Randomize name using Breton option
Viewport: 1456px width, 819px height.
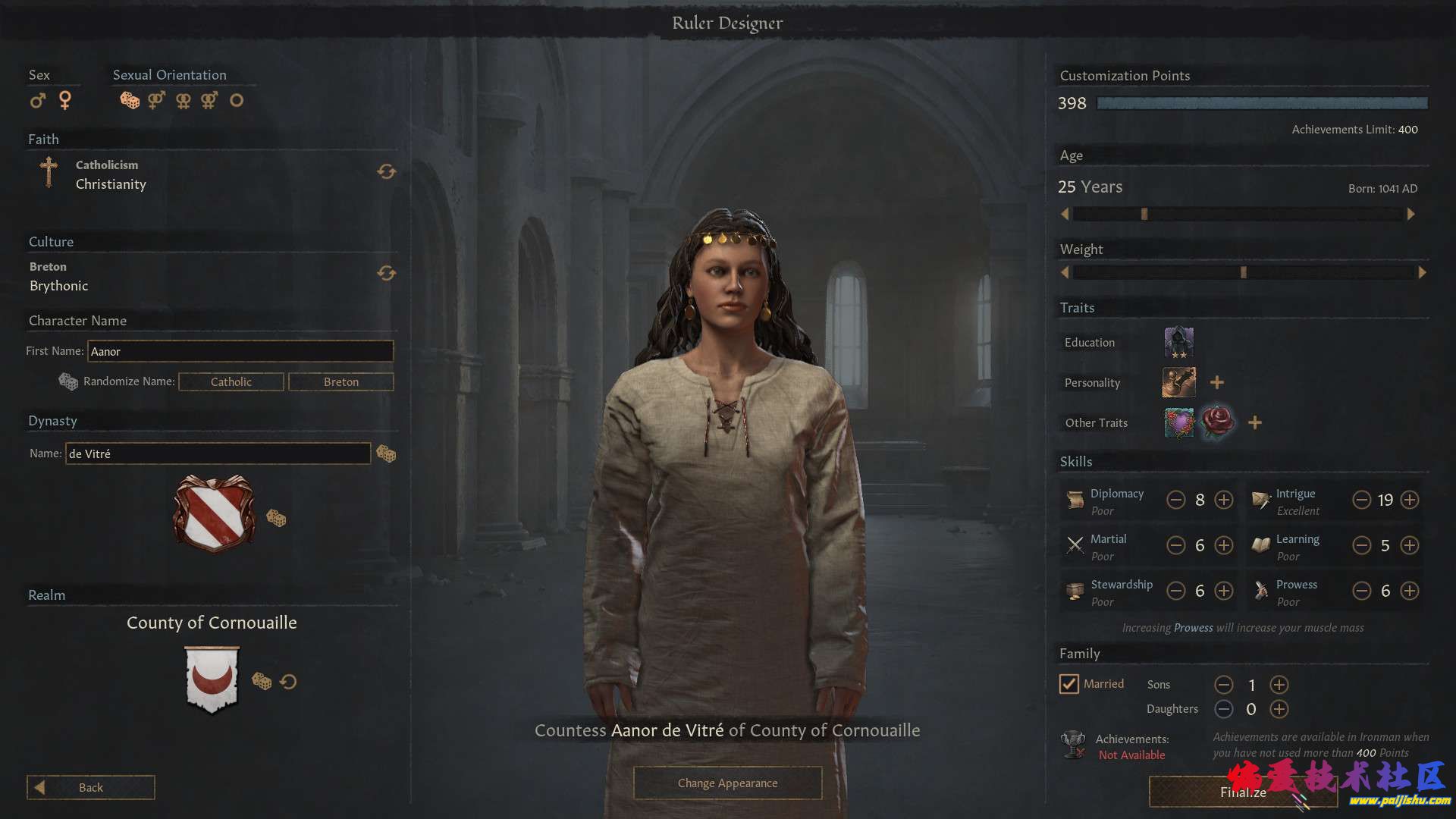[x=340, y=381]
